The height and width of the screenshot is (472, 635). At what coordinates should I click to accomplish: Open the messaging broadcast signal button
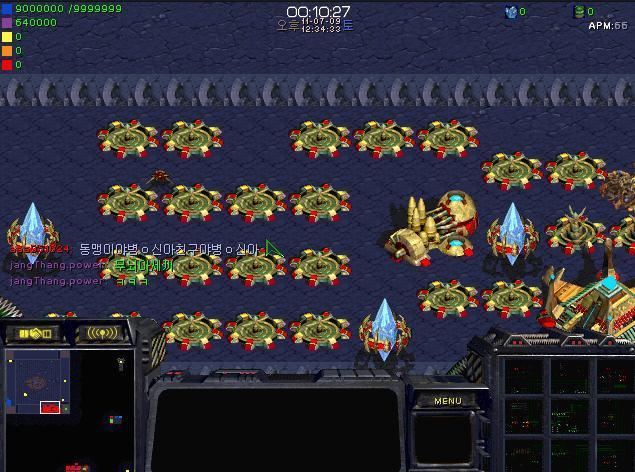pyautogui.click(x=103, y=333)
